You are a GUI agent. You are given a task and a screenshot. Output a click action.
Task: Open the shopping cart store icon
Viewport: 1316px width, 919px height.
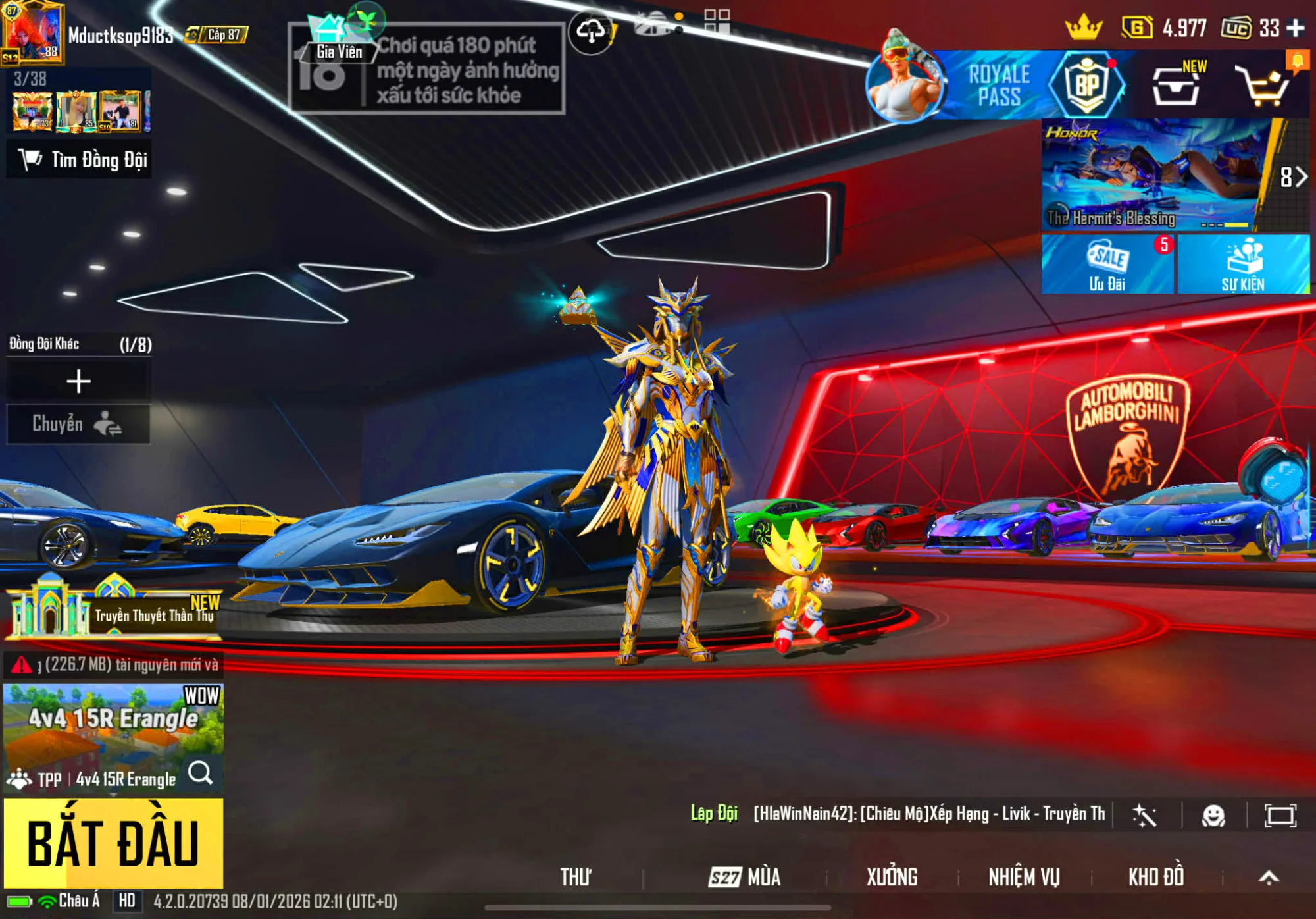(1263, 86)
